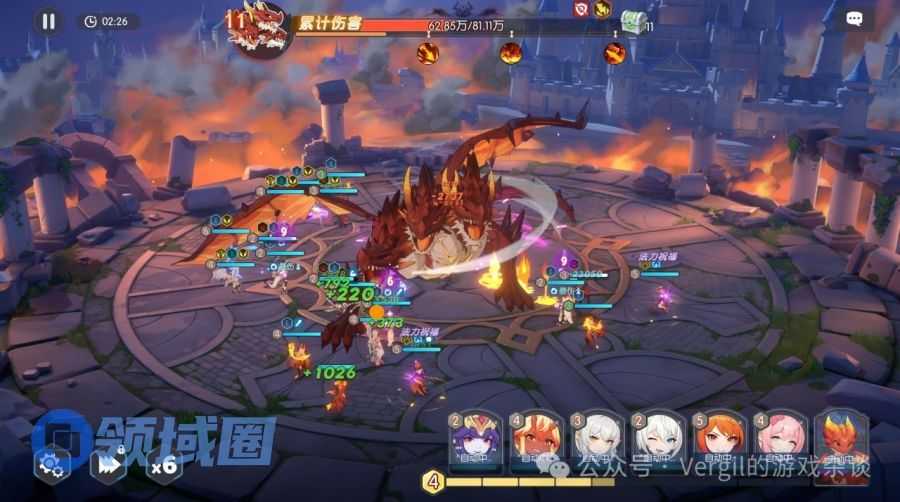Open the chat bubble window
Screen dimensions: 900x502
[854, 19]
